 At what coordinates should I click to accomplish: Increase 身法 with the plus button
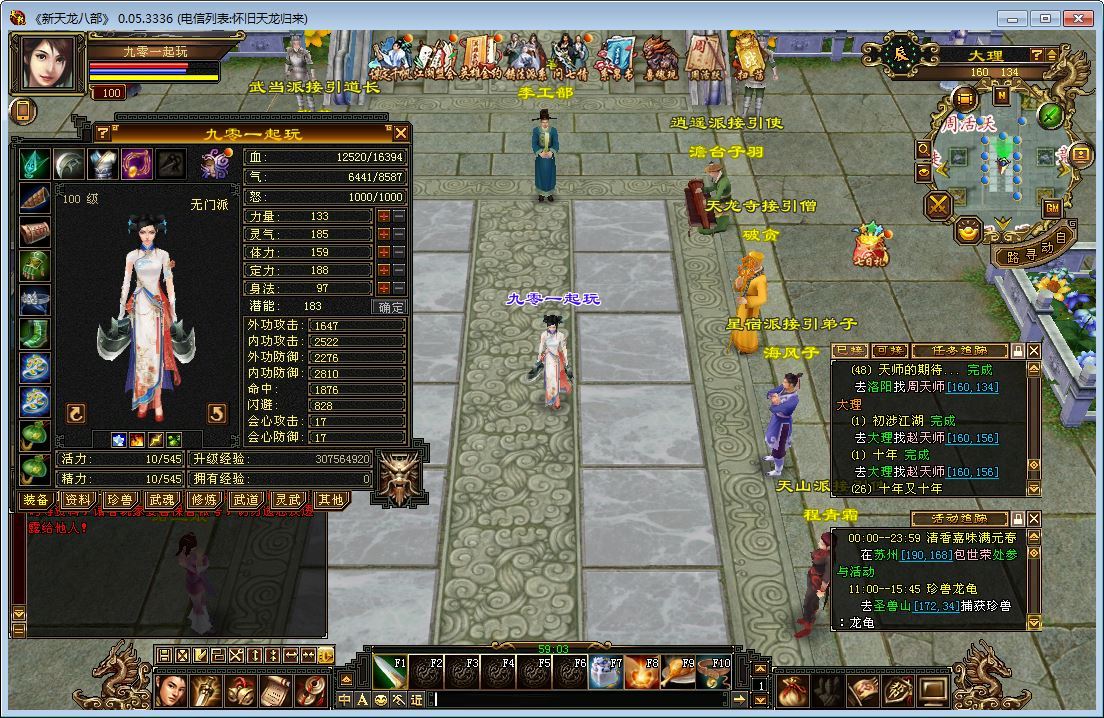tap(383, 288)
